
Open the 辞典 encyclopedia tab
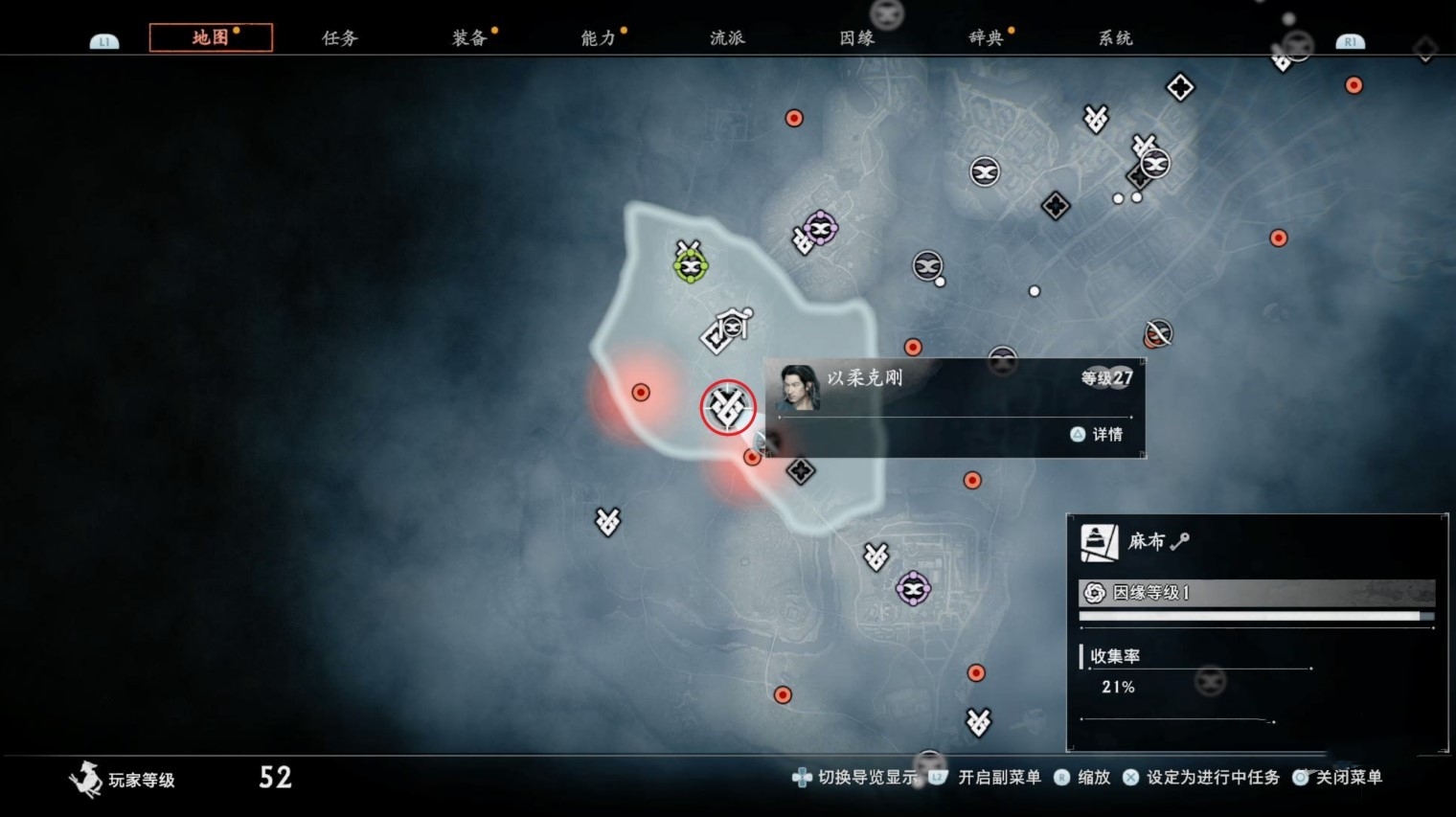pyautogui.click(x=986, y=38)
